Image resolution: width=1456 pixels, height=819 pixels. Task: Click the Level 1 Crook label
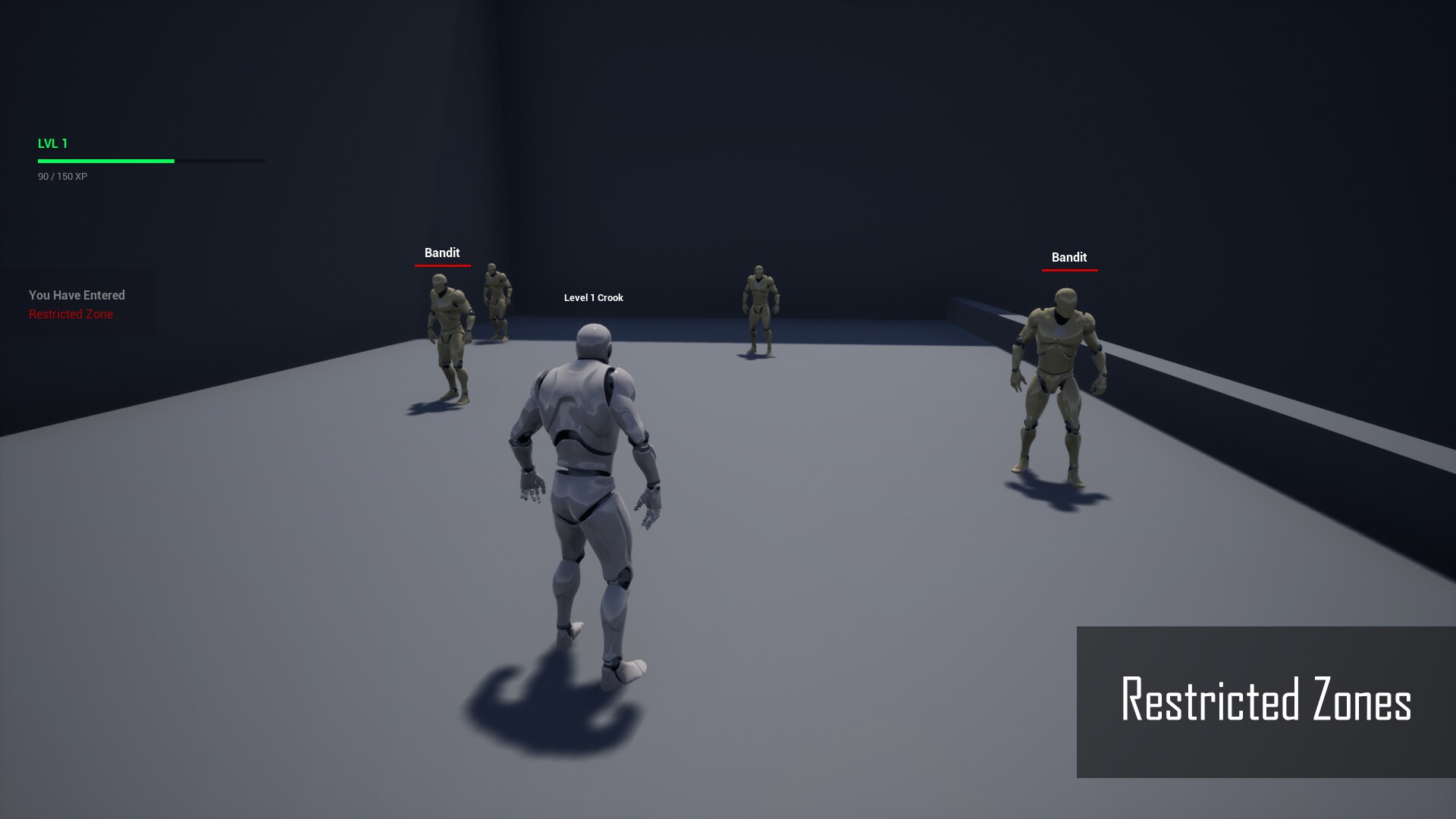[592, 297]
